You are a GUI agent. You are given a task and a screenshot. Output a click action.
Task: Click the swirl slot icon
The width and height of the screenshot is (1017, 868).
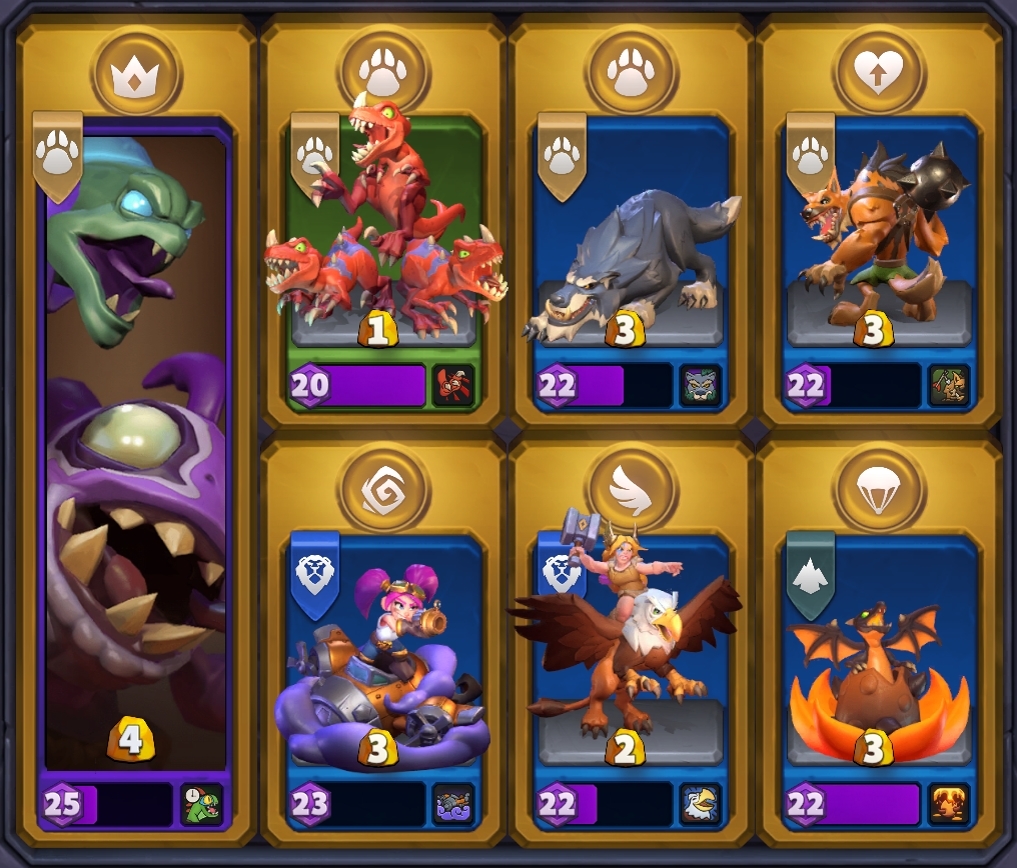tap(384, 490)
